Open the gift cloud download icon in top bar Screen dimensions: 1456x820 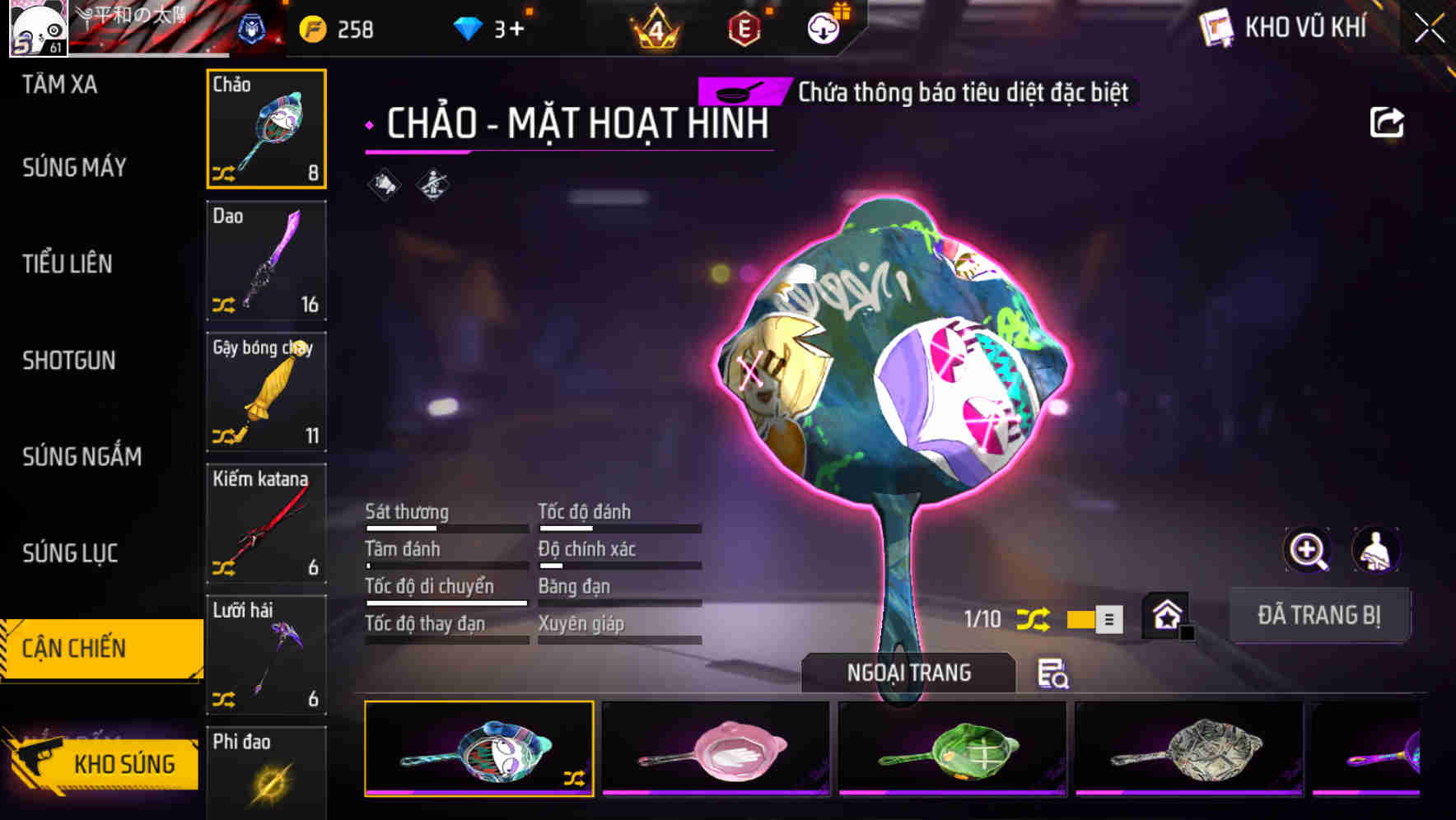[823, 27]
